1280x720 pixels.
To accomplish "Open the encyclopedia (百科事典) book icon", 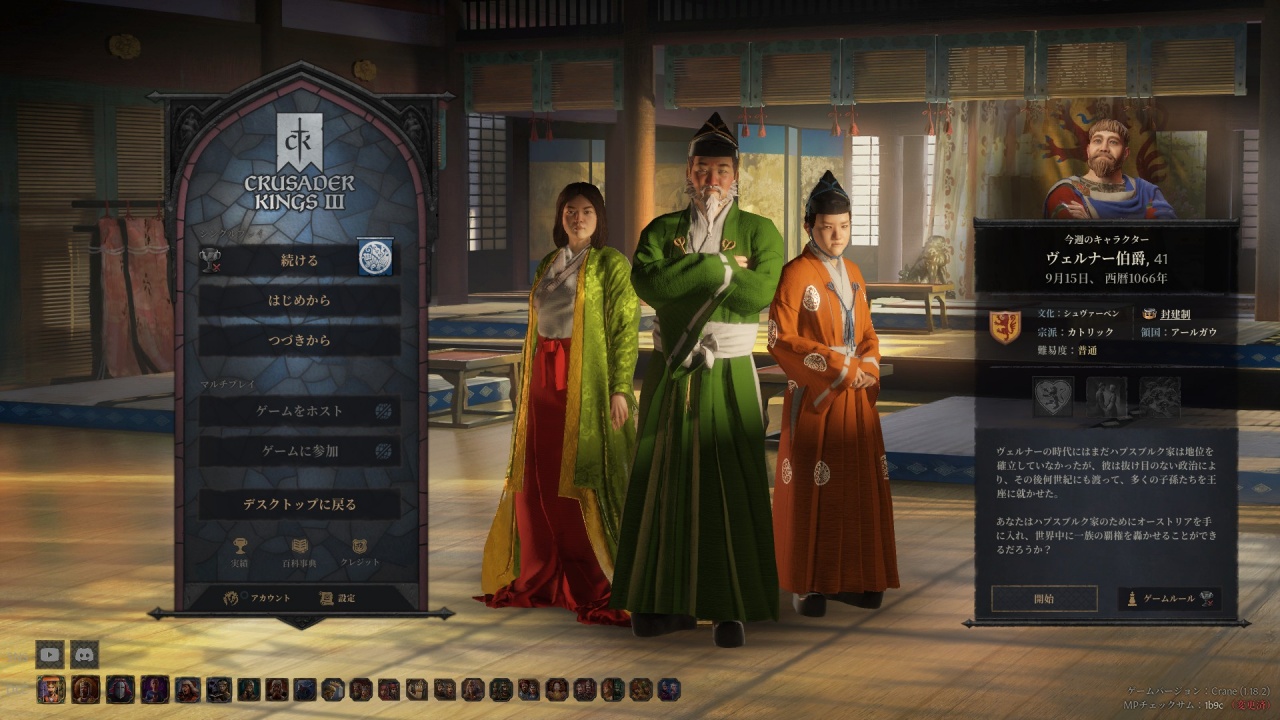I will (x=300, y=552).
